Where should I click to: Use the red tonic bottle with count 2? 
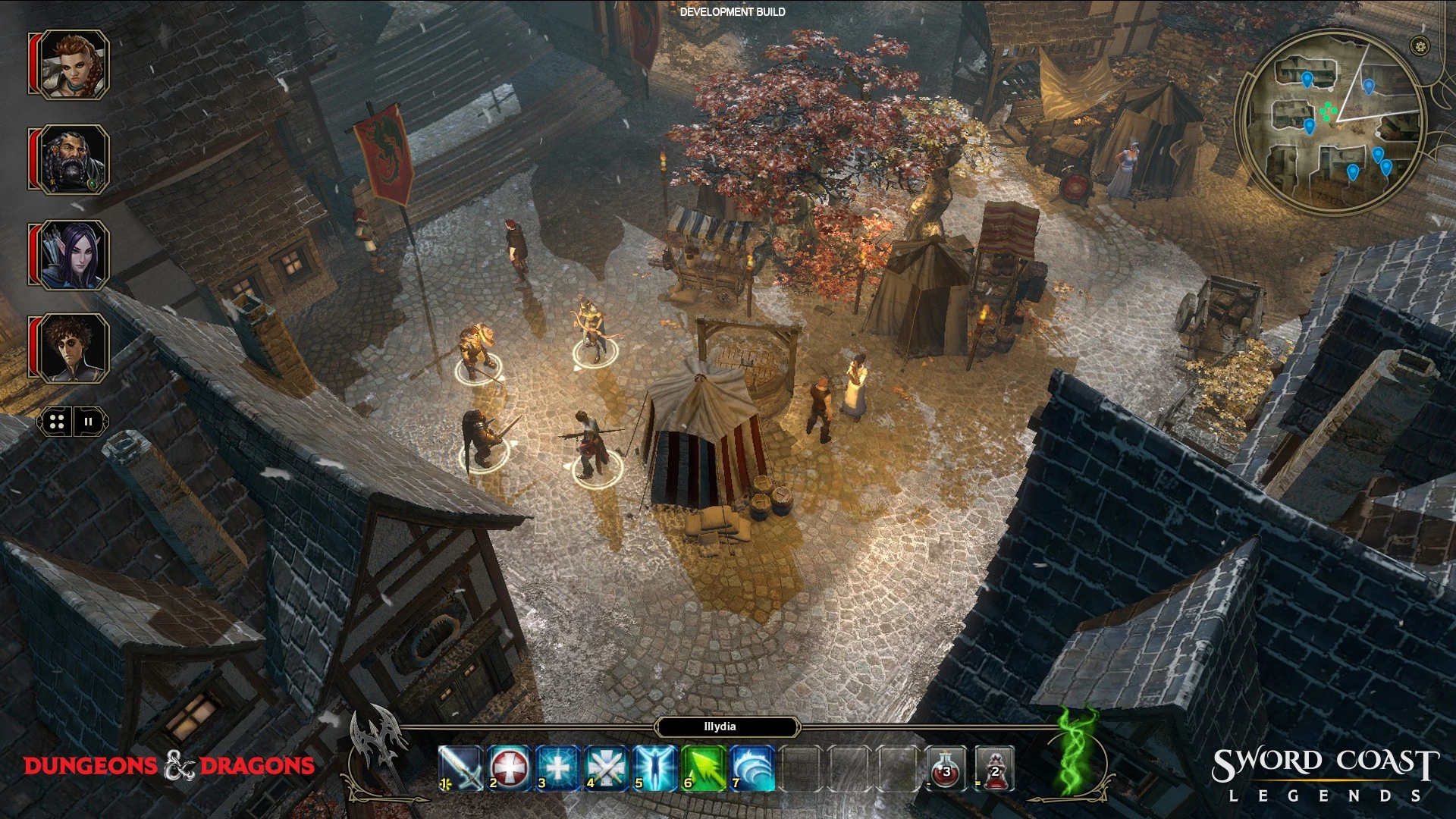pos(995,768)
